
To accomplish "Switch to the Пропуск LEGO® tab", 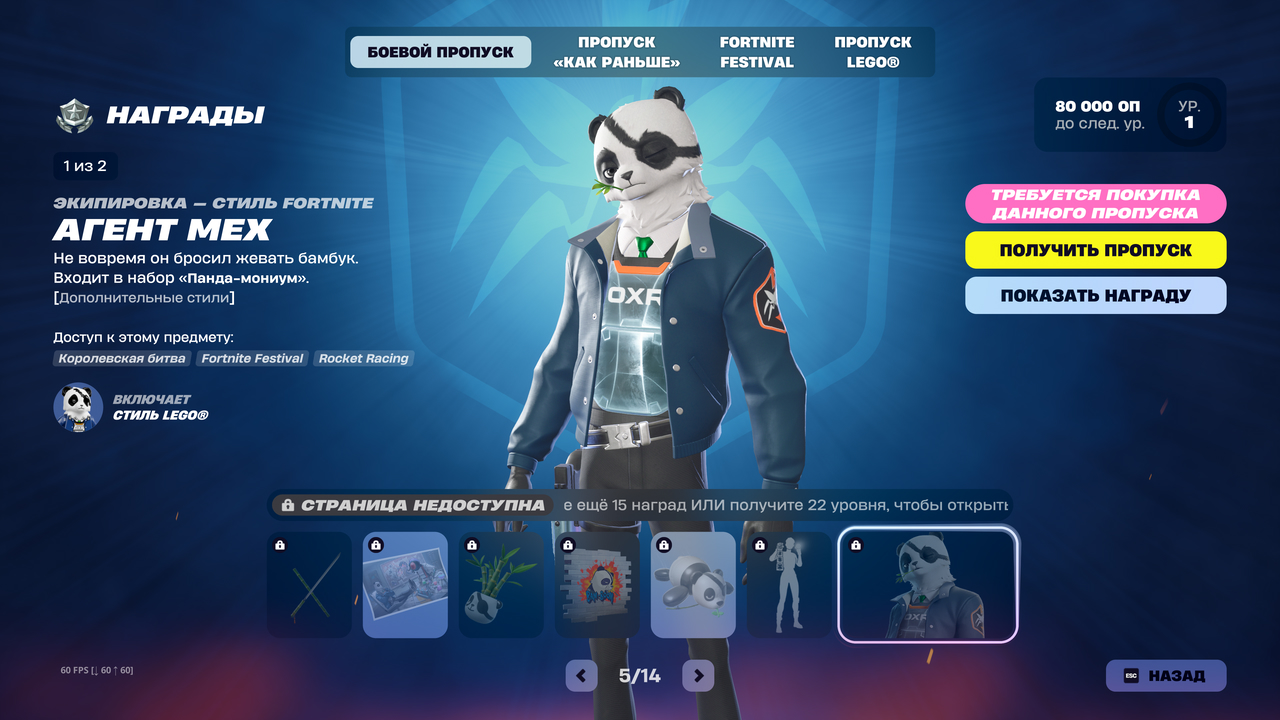I will 873,52.
